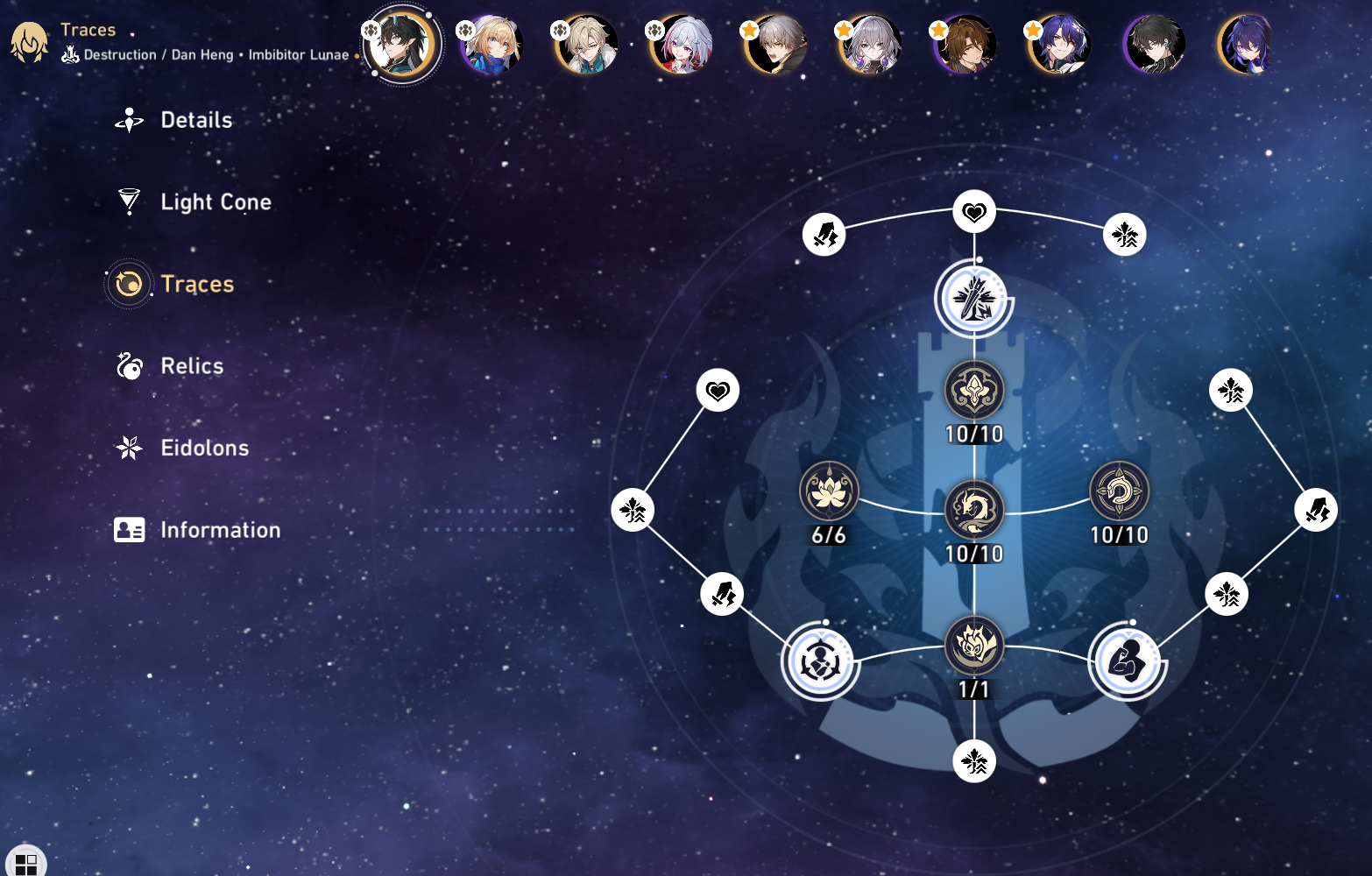Toggle the bottom-left circular bonus ability node
The height and width of the screenshot is (876, 1372).
819,661
